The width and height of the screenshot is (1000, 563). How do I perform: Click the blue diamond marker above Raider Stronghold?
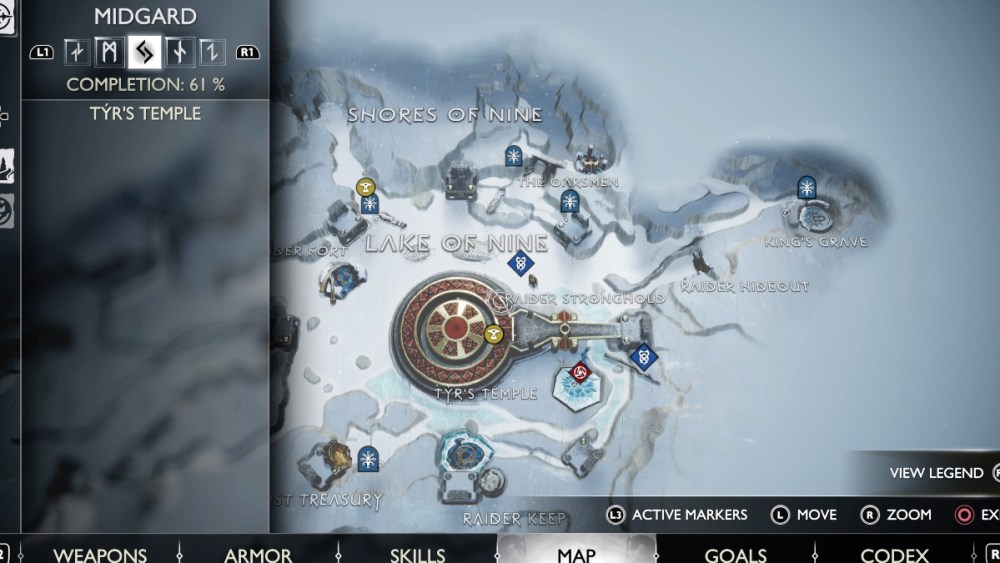518,264
